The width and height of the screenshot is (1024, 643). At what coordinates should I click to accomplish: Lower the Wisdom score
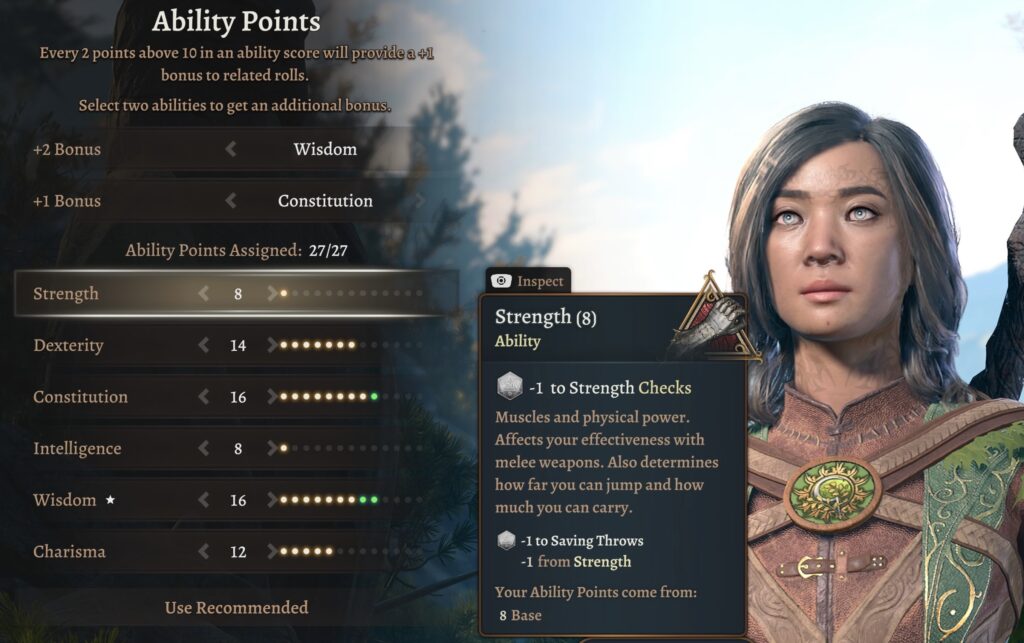tap(204, 500)
